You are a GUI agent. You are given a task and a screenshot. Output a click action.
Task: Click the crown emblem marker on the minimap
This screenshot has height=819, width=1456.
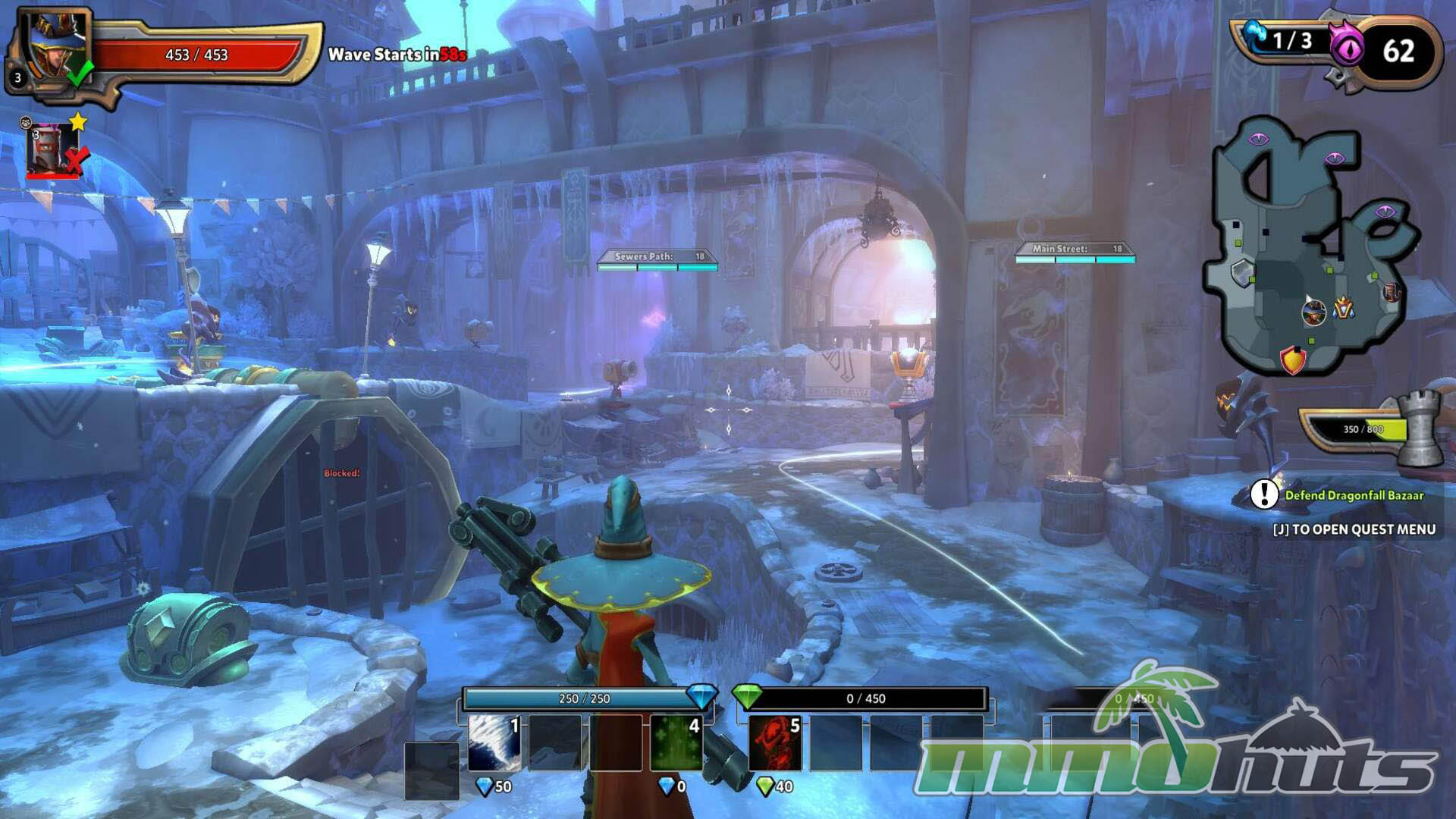point(1344,308)
